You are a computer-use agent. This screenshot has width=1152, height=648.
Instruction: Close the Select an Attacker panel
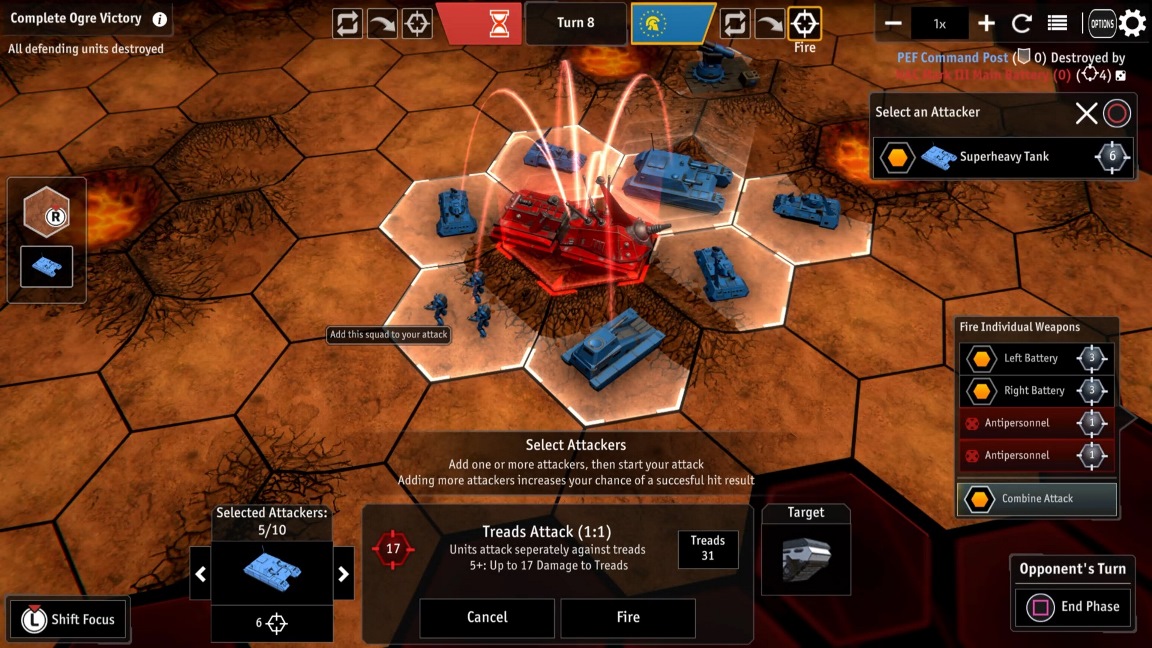pyautogui.click(x=1086, y=113)
